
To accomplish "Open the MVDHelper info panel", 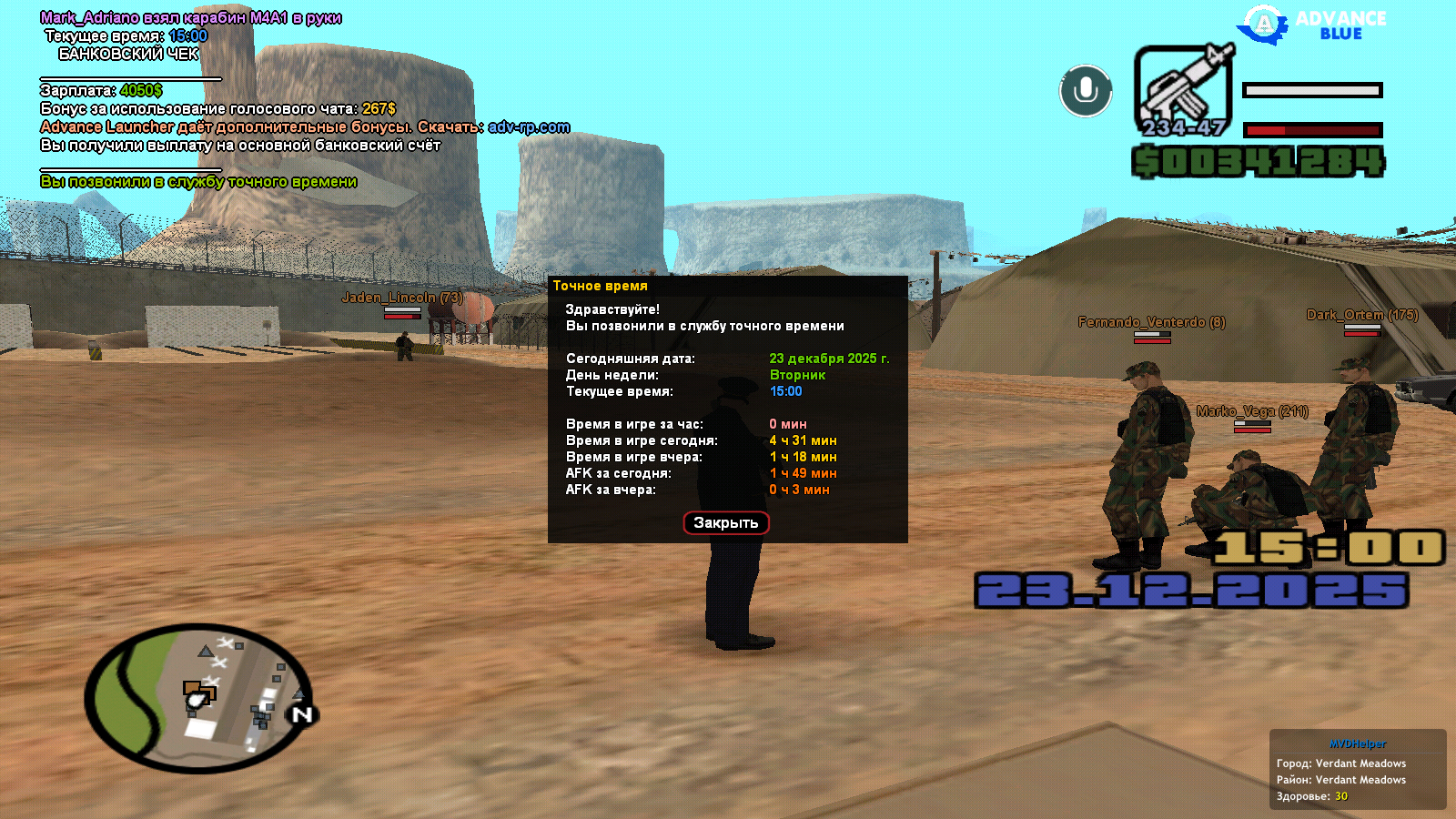I will [1357, 769].
